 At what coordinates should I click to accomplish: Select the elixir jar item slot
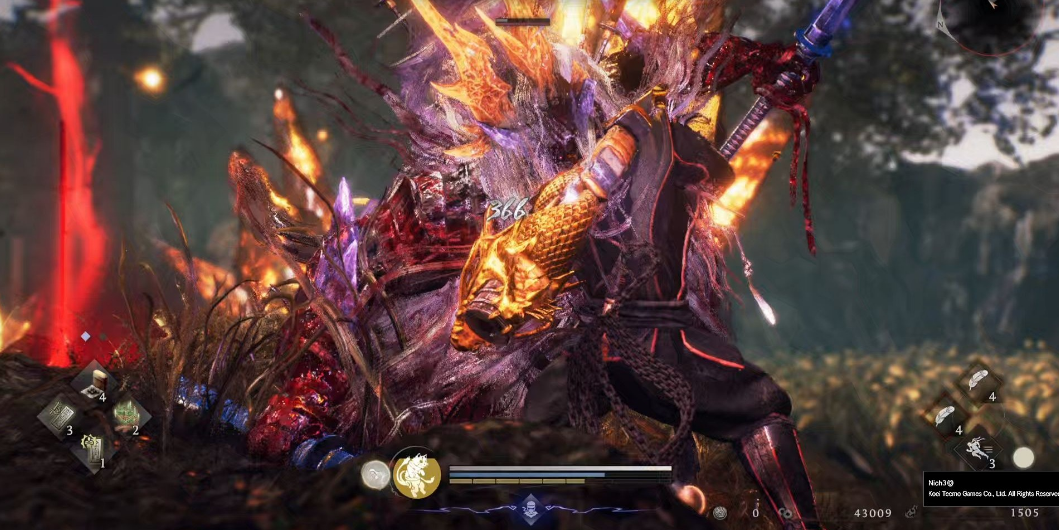tap(96, 382)
